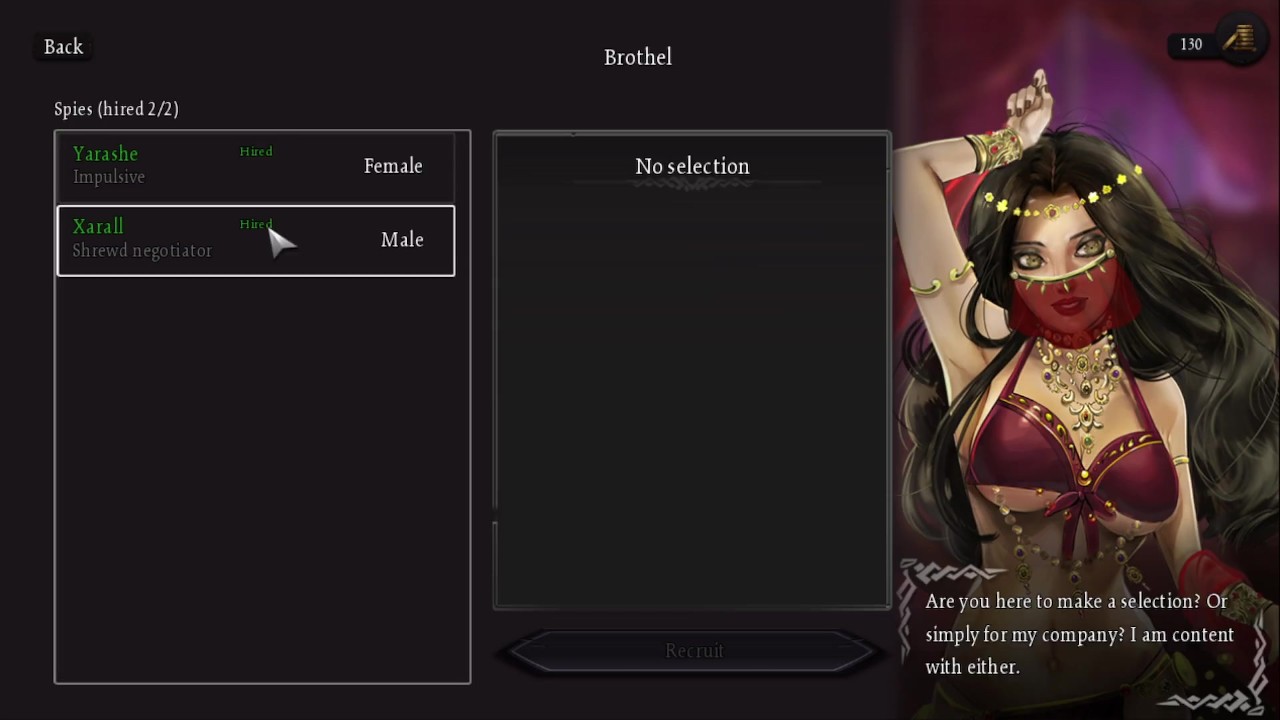Choose Xarall the shrewd negotiator
The image size is (1280, 720).
pyautogui.click(x=255, y=240)
